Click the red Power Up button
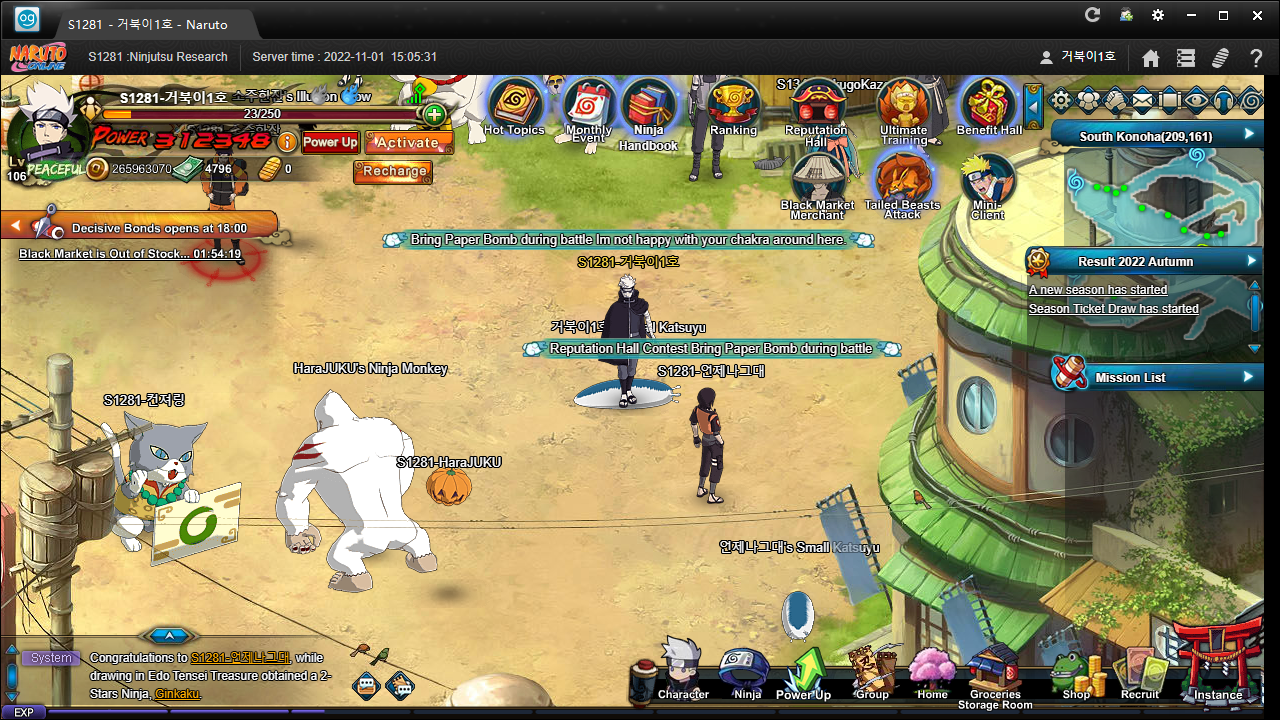 (330, 142)
